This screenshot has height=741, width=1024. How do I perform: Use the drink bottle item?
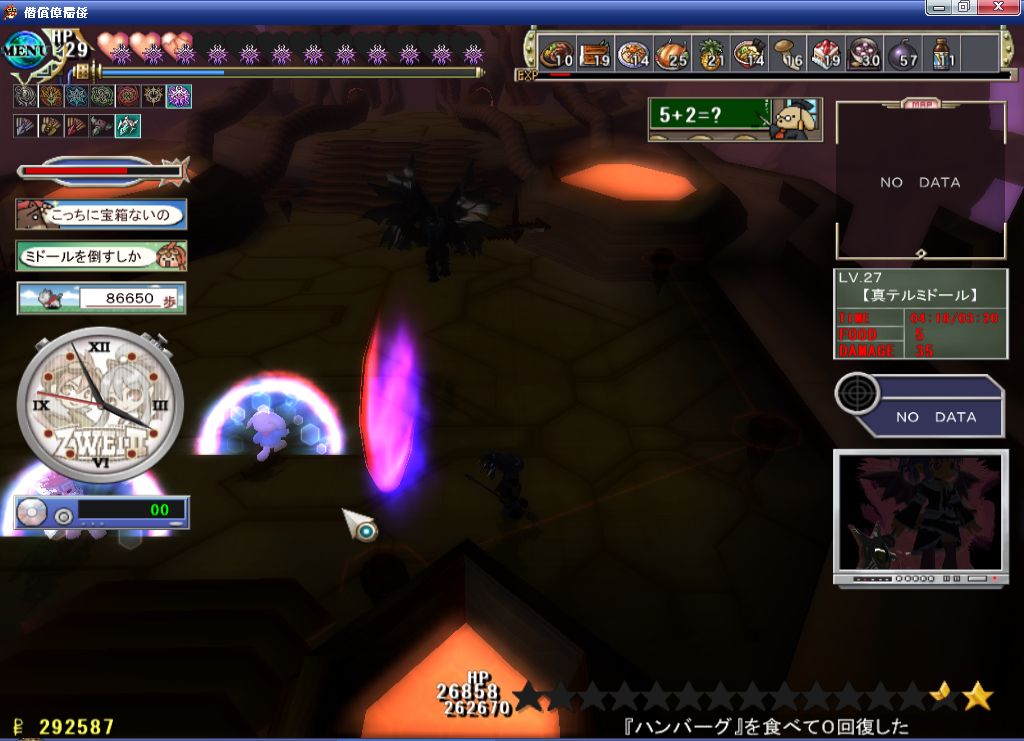(942, 54)
